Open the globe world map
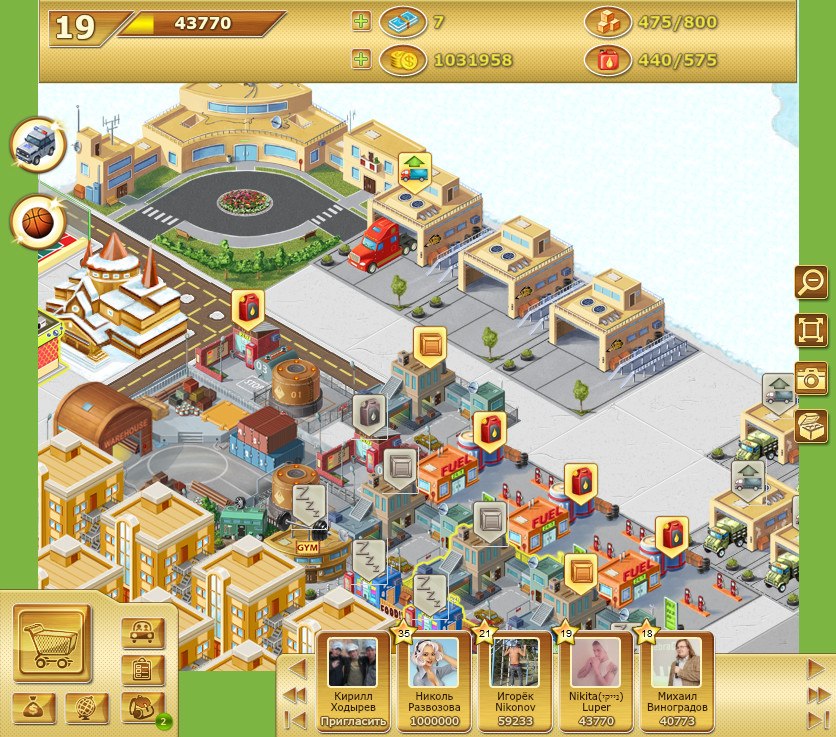 [x=87, y=707]
